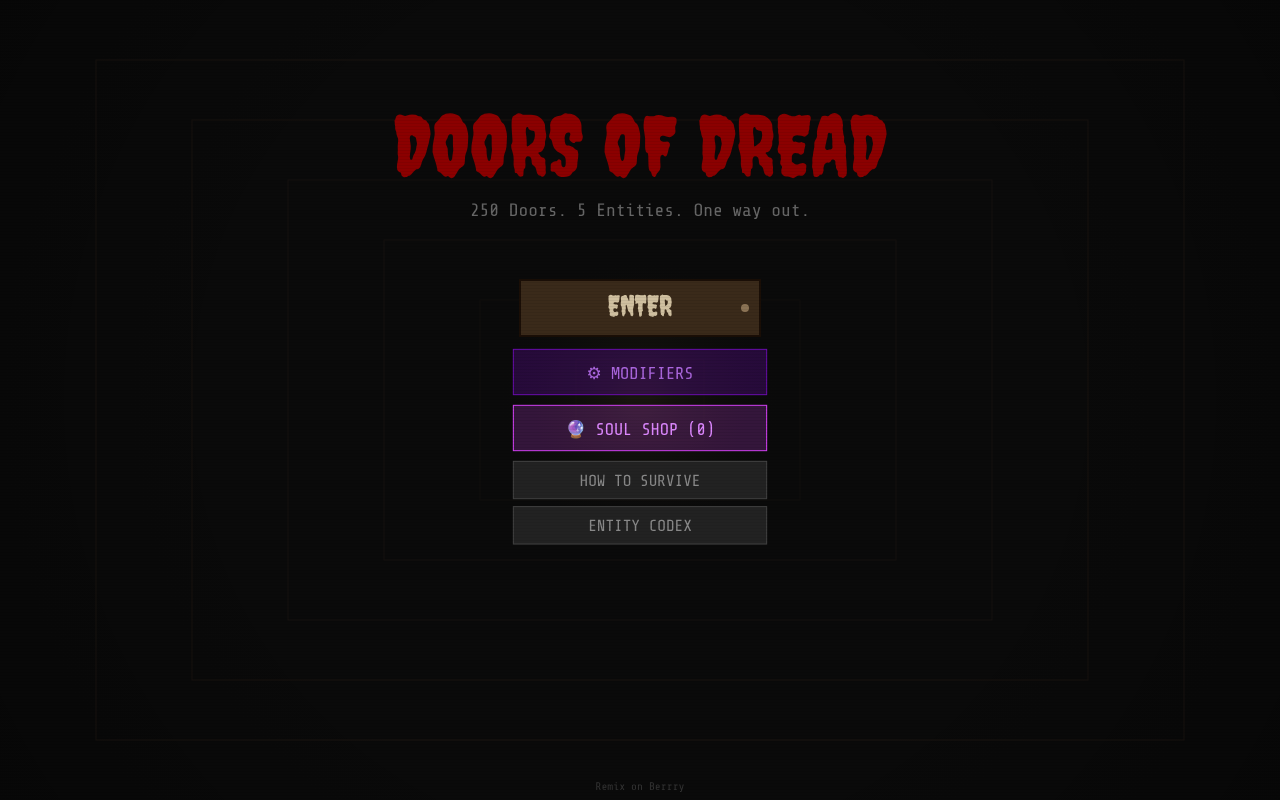This screenshot has width=1280, height=800.
Task: Click the brass knob on the wooden door button
Action: point(745,308)
